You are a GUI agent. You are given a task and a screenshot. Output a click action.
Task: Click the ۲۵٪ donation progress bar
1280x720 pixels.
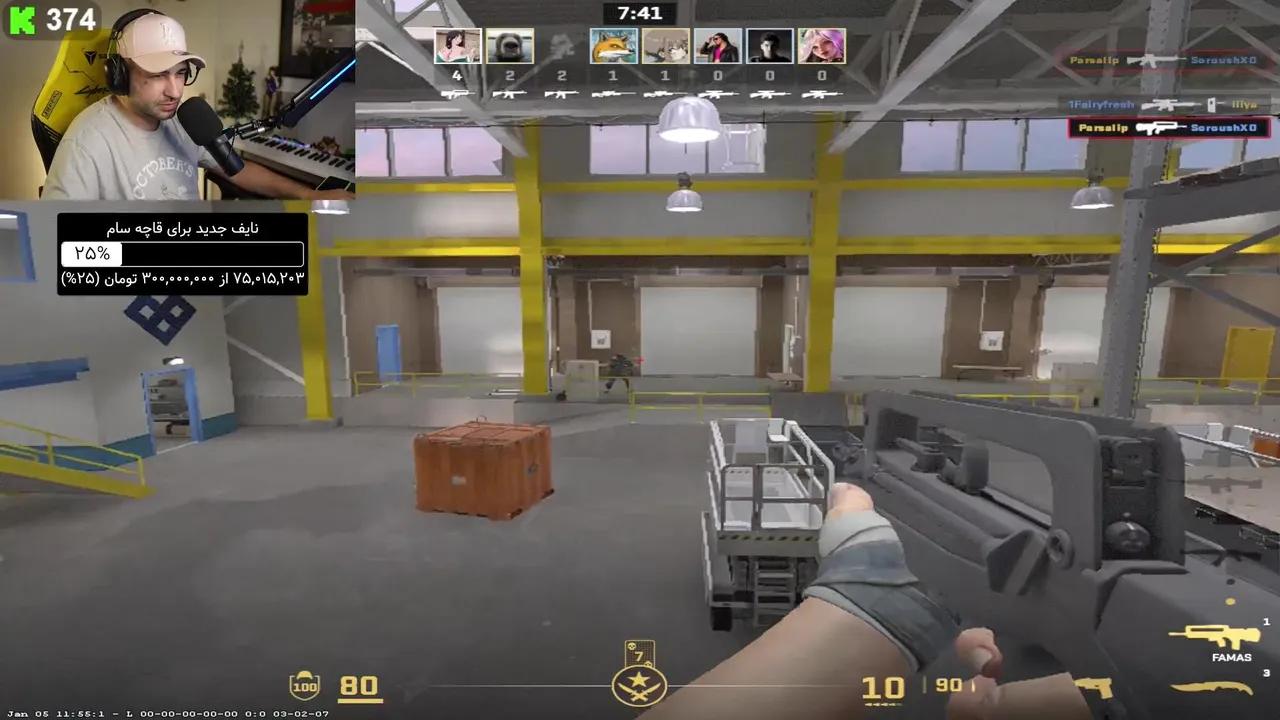tap(180, 253)
